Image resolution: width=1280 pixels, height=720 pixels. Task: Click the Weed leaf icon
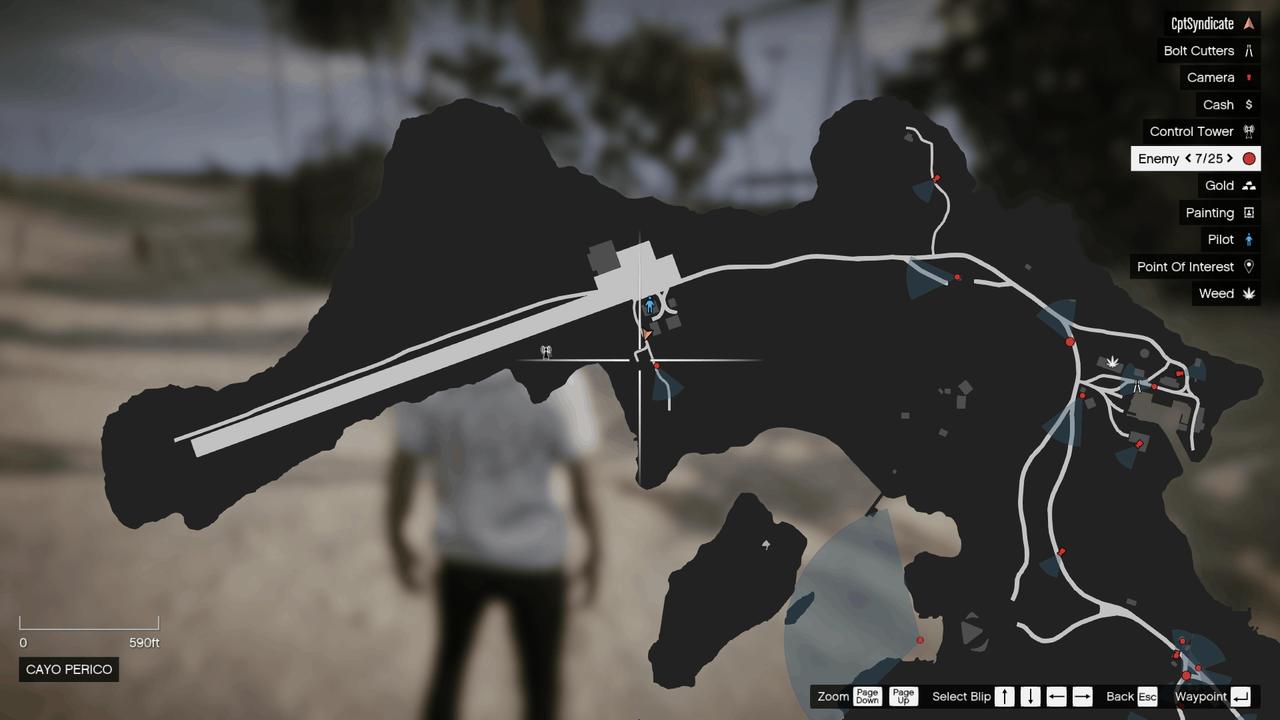(x=1247, y=293)
